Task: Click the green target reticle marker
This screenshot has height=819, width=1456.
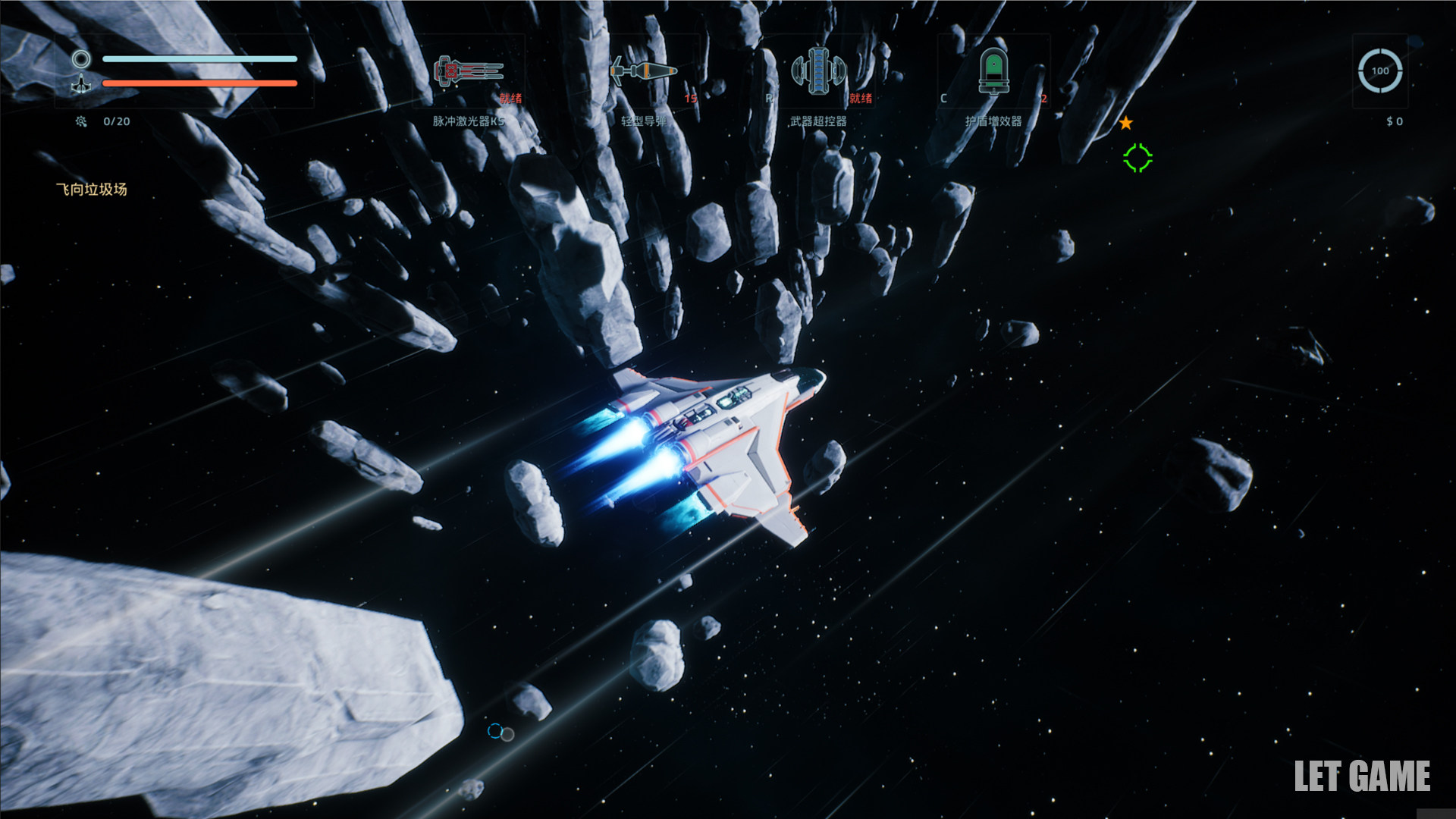Action: tap(1137, 158)
